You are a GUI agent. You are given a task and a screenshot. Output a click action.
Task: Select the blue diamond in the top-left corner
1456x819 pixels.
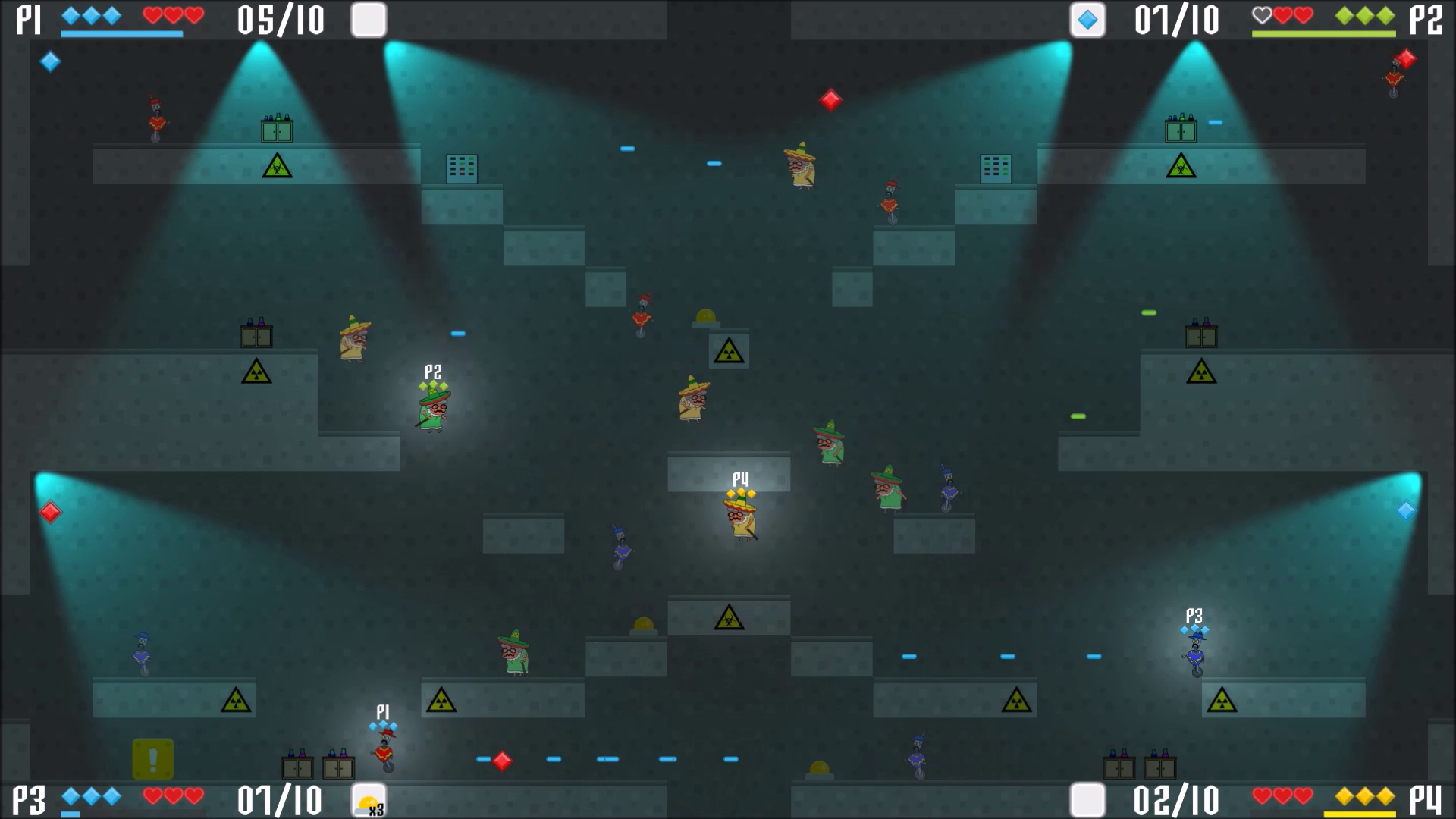point(50,62)
